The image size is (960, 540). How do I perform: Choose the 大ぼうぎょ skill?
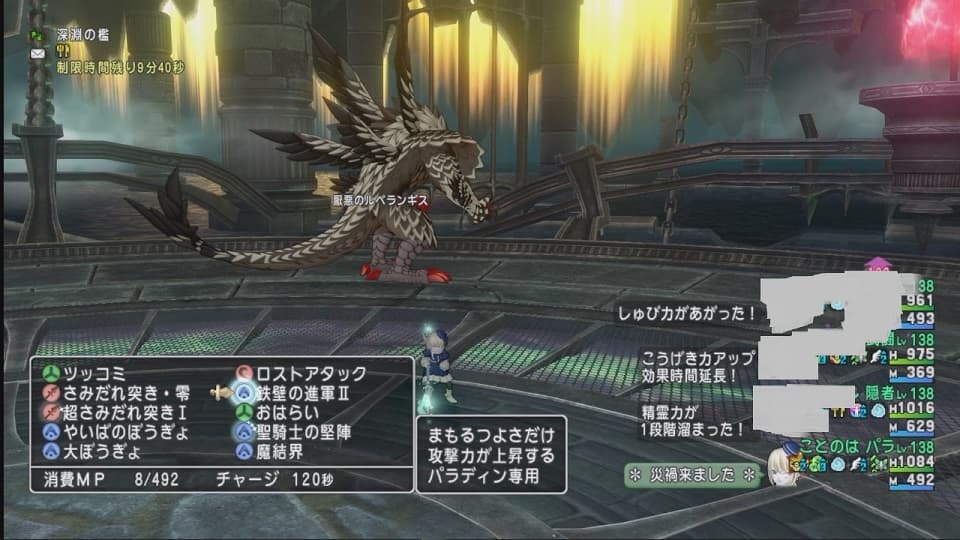(x=99, y=451)
